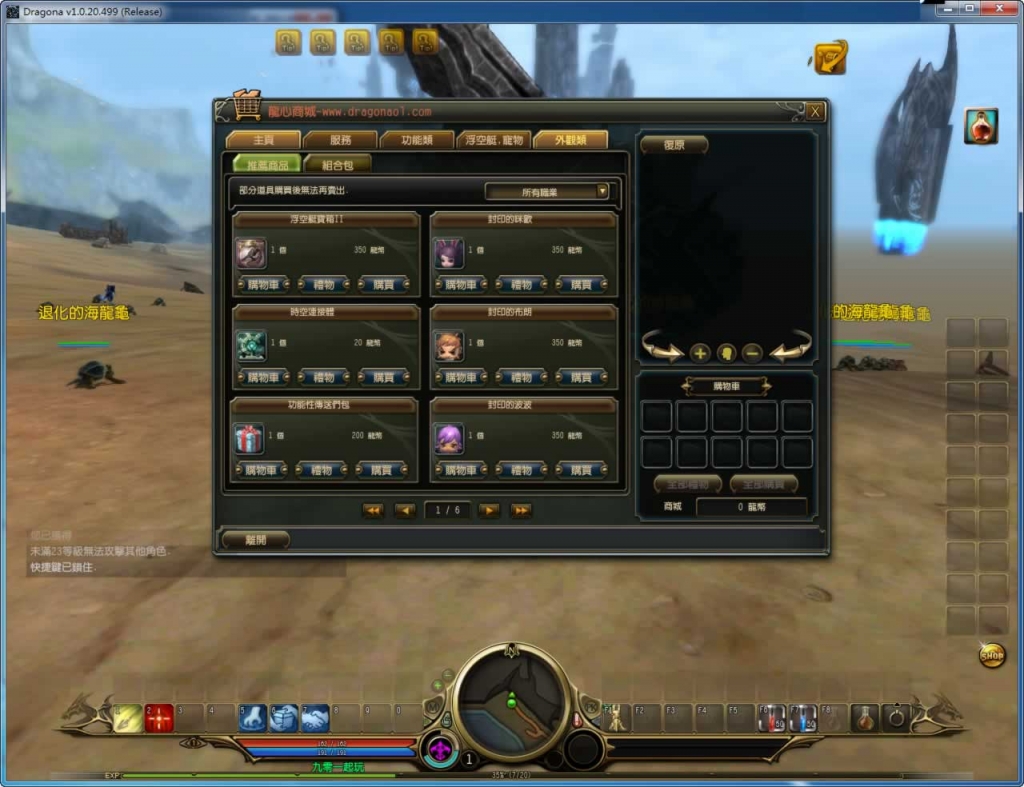This screenshot has height=787, width=1024.
Task: Switch to the 主頁 shop tab
Action: pyautogui.click(x=263, y=140)
